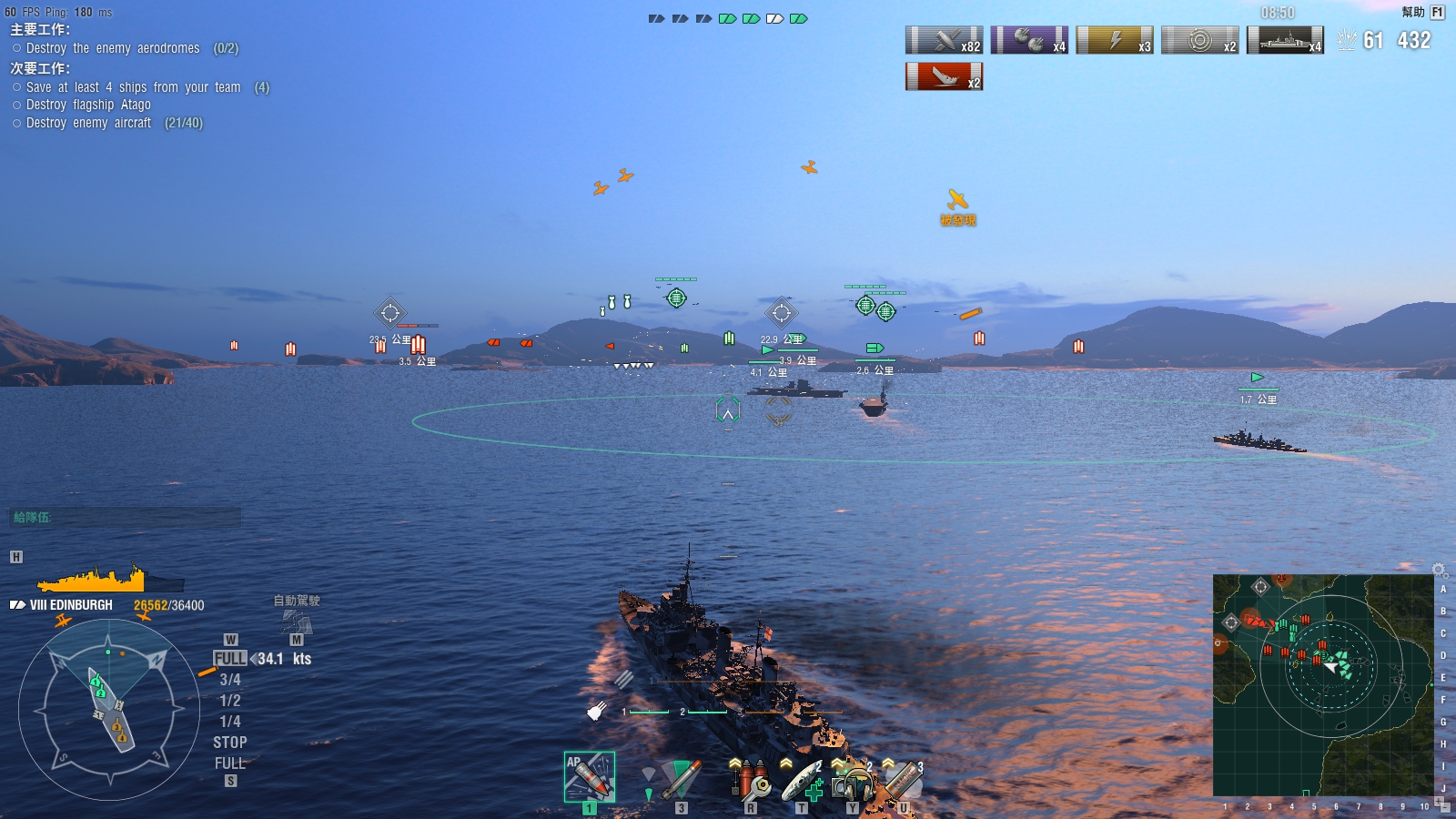Screen dimensions: 1456x819
Task: Set engine speed to 1/2
Action: (x=229, y=701)
